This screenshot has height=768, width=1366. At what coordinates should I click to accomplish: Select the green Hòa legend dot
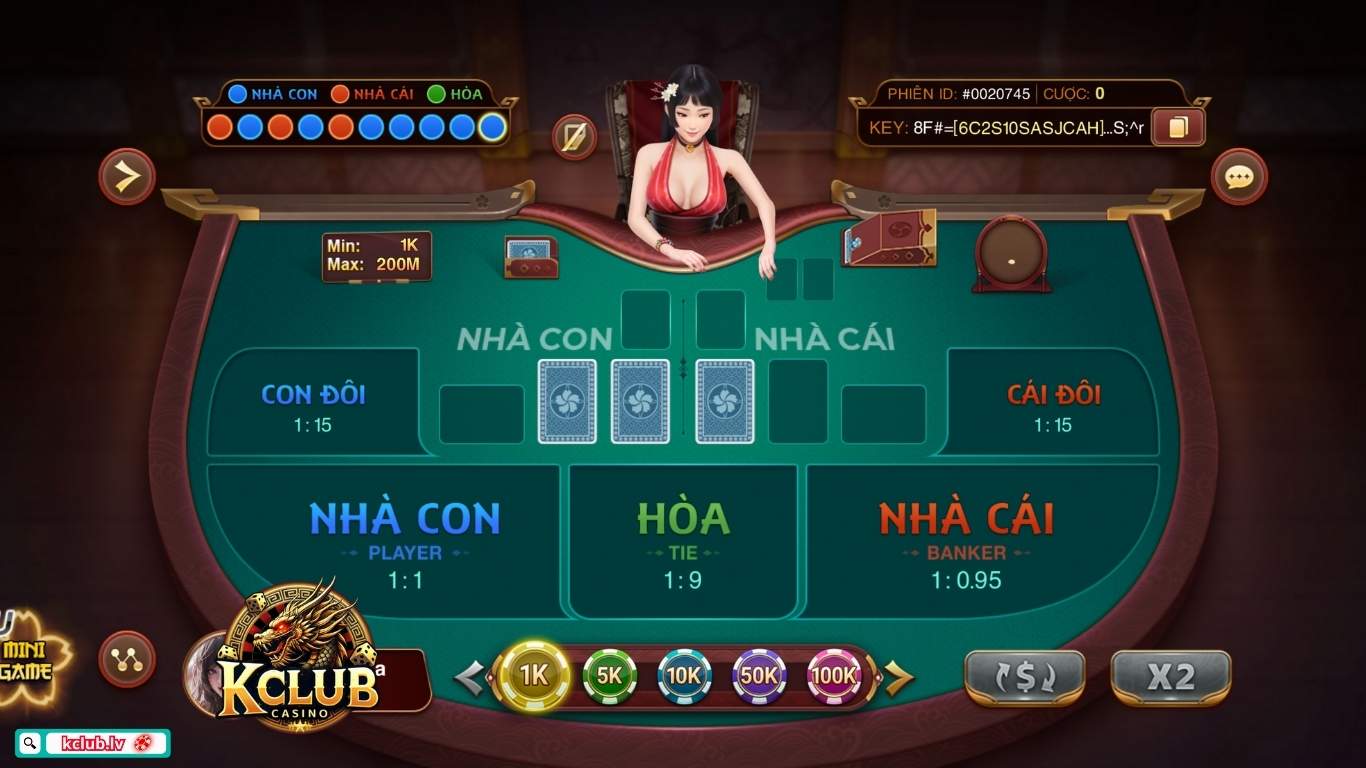[437, 95]
